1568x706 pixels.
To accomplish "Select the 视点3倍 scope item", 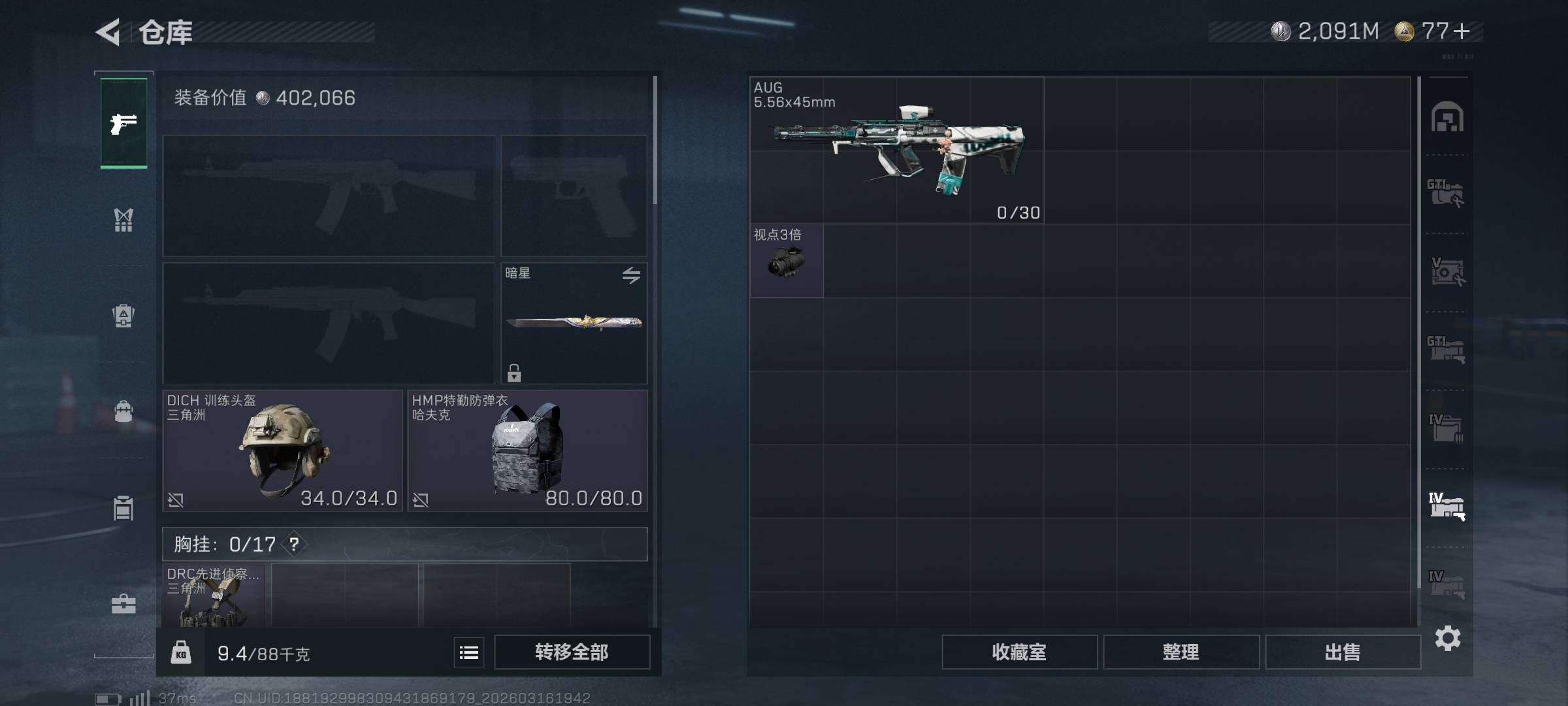I will tap(787, 261).
